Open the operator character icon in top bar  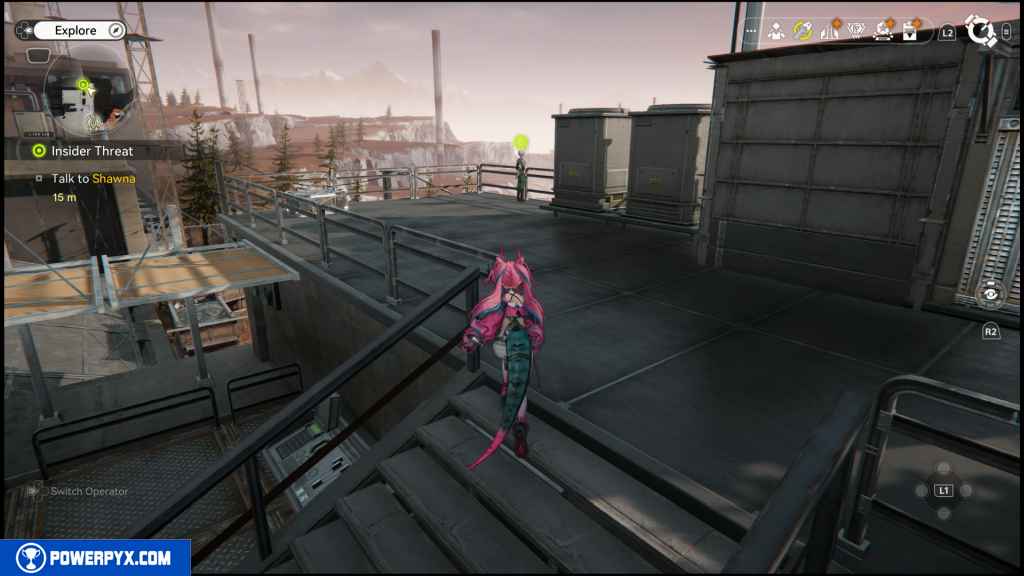pos(776,31)
